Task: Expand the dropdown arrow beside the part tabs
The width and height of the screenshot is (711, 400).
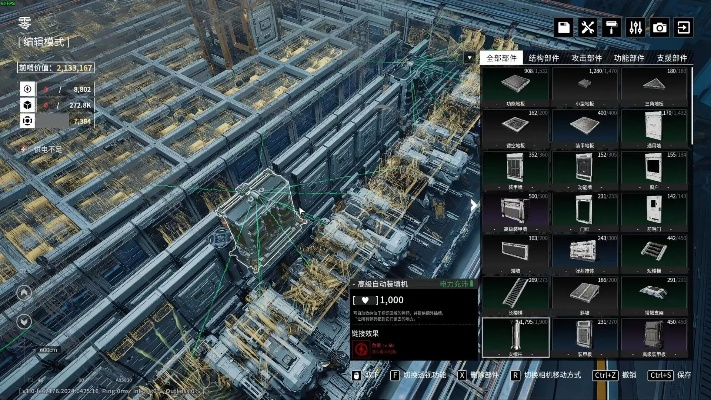Action: click(x=470, y=58)
